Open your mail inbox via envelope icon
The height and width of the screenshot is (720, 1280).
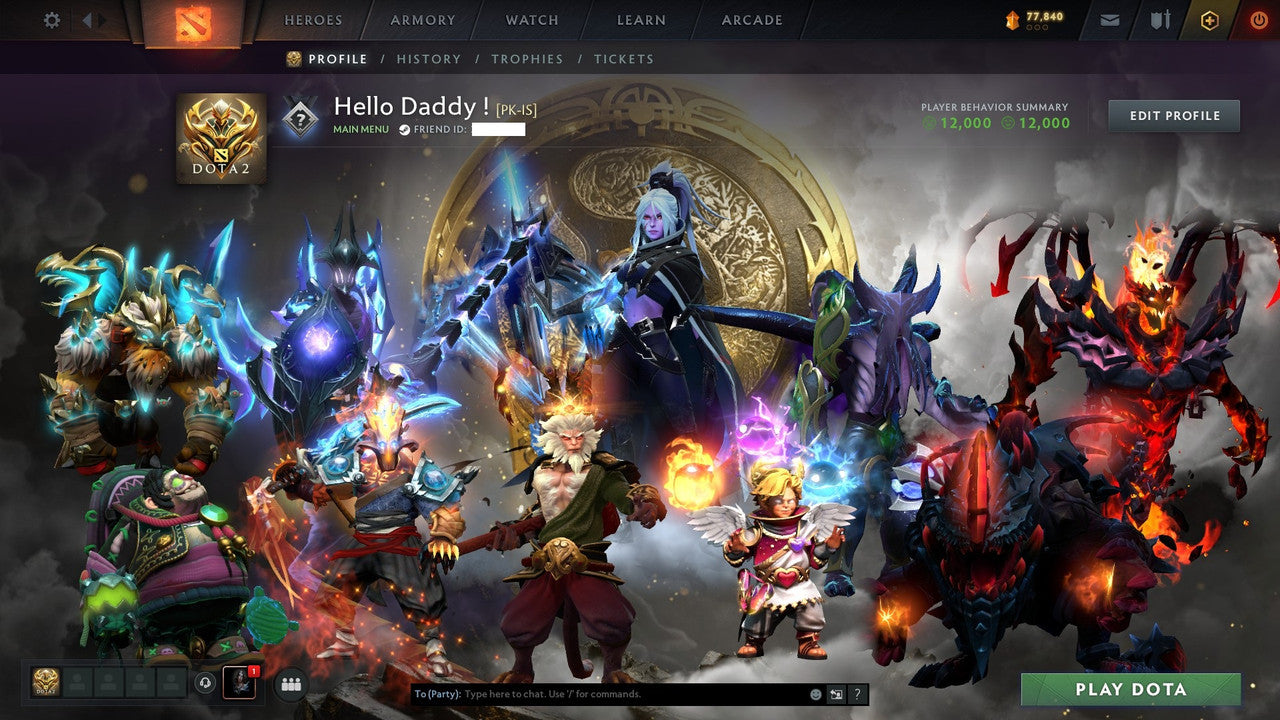pos(1108,19)
